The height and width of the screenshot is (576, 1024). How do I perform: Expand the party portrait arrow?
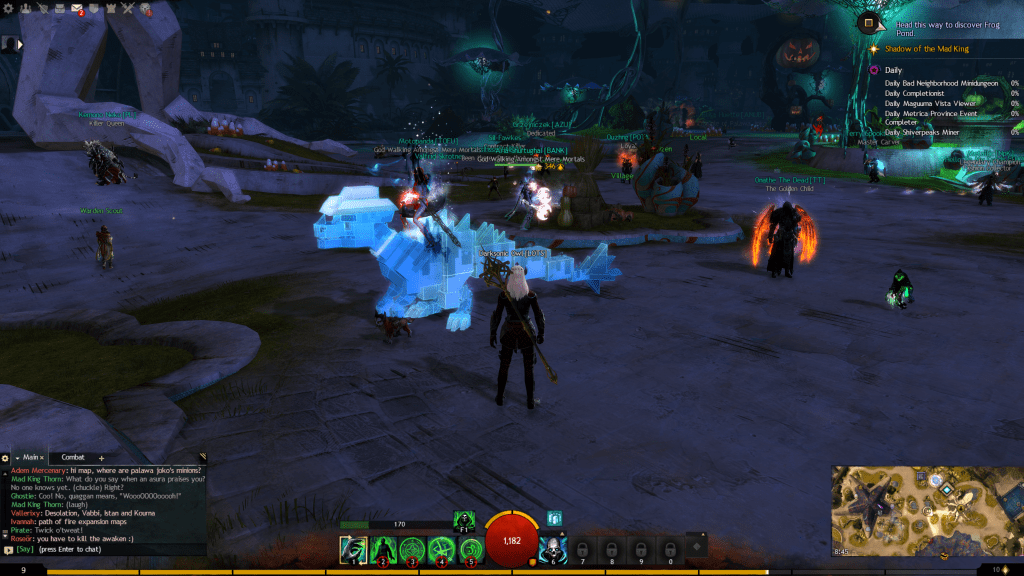point(19,44)
